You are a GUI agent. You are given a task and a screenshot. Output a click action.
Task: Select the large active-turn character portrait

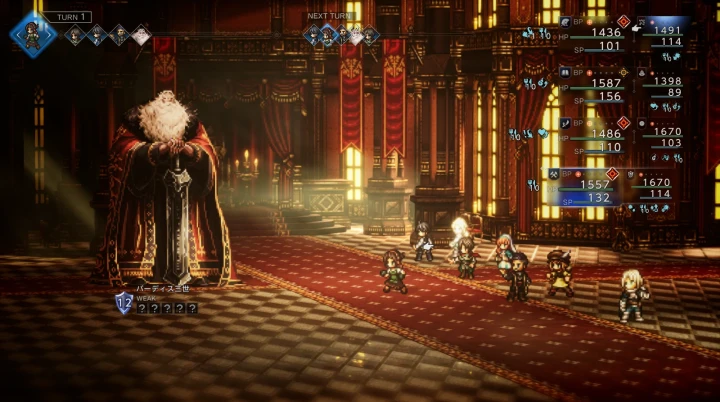33,33
